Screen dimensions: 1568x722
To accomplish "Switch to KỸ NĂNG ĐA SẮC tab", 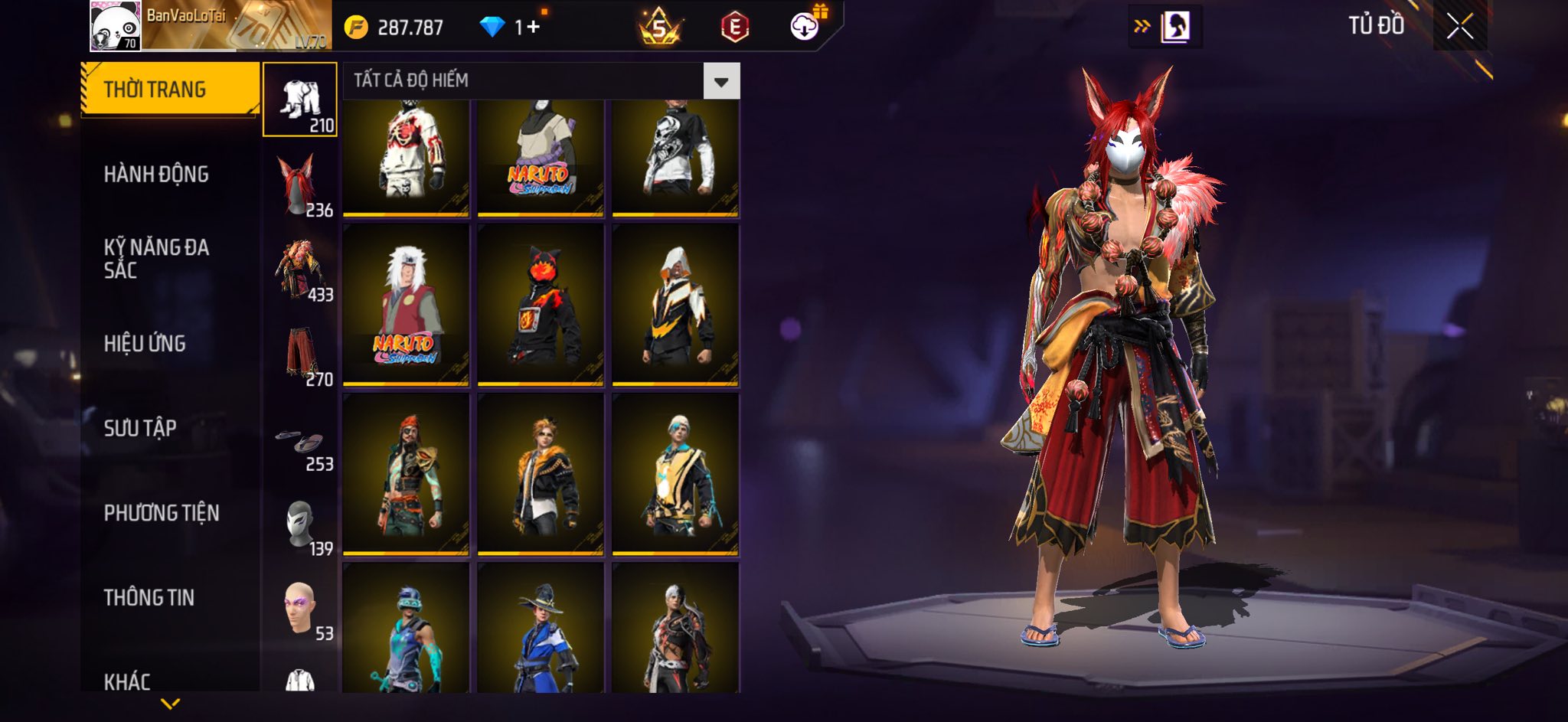I will [157, 259].
